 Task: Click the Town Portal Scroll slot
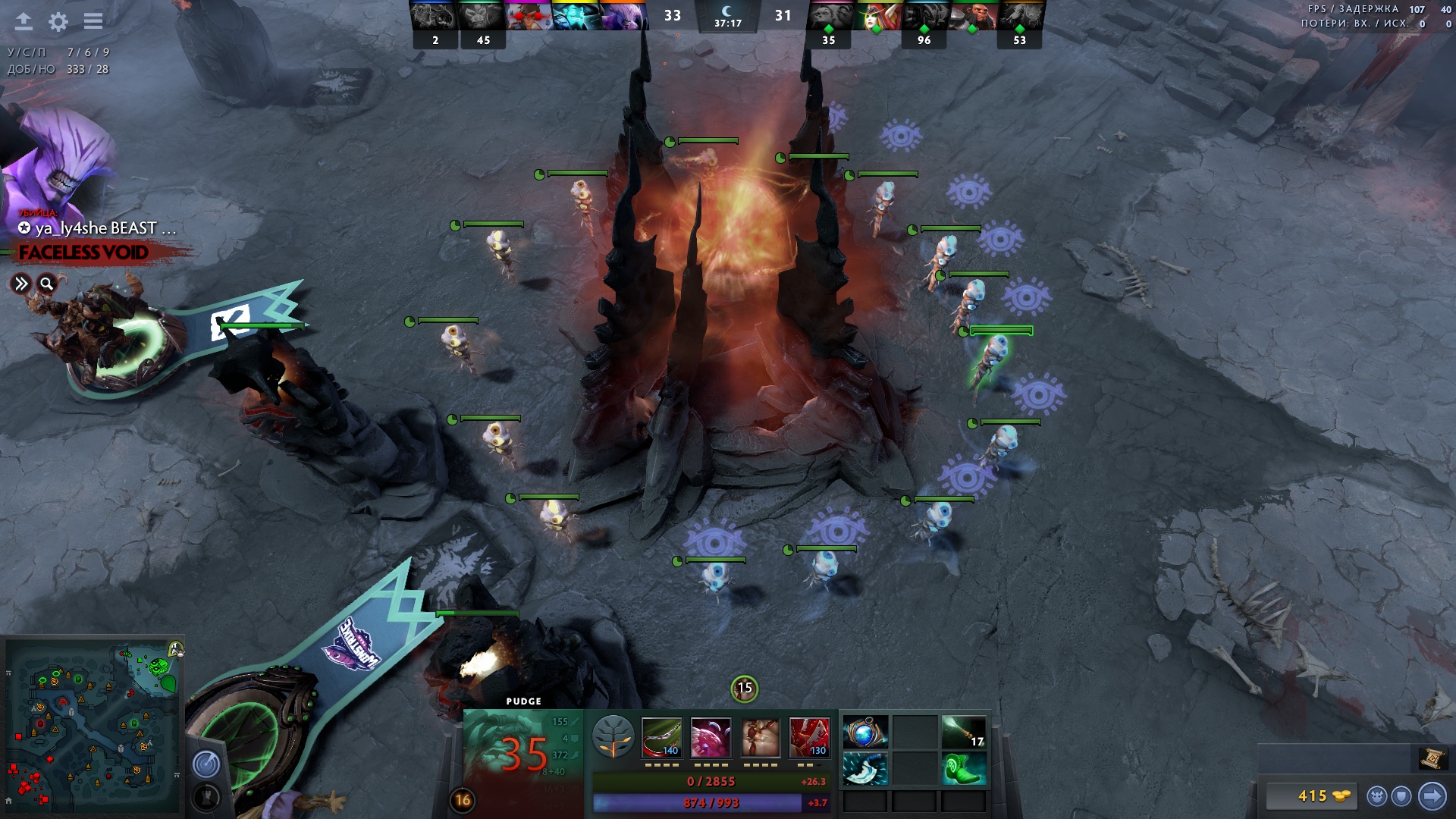pos(1430,758)
